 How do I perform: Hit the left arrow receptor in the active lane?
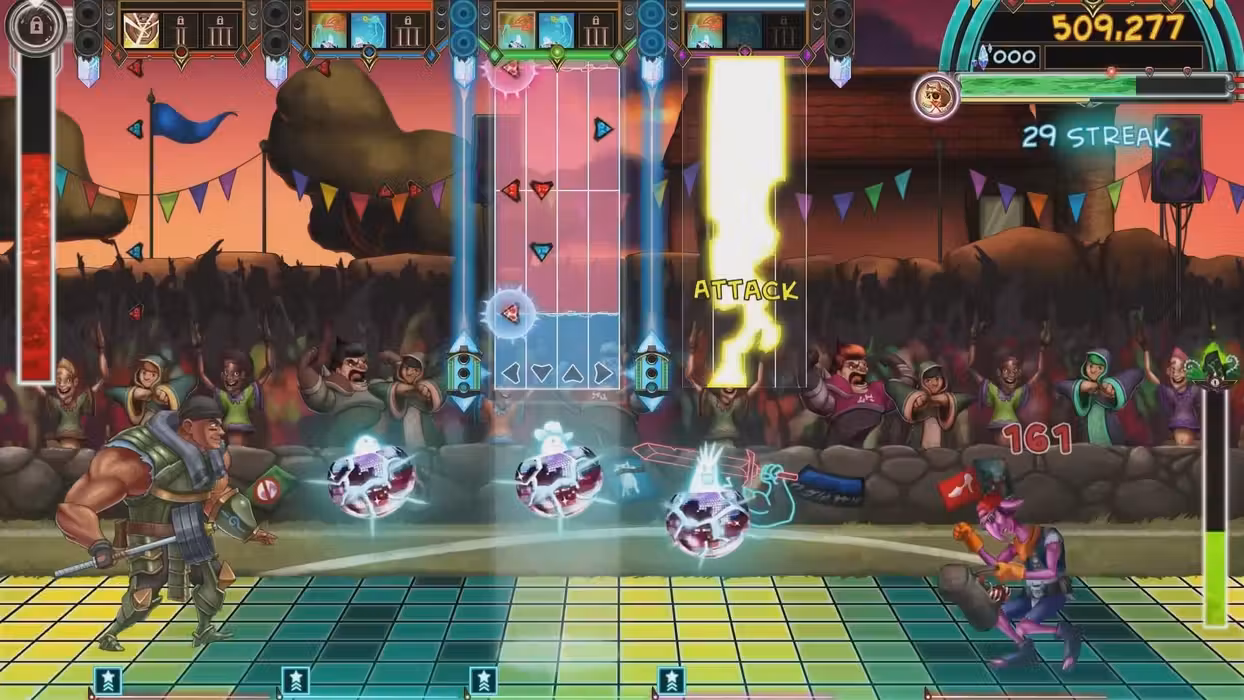point(511,373)
